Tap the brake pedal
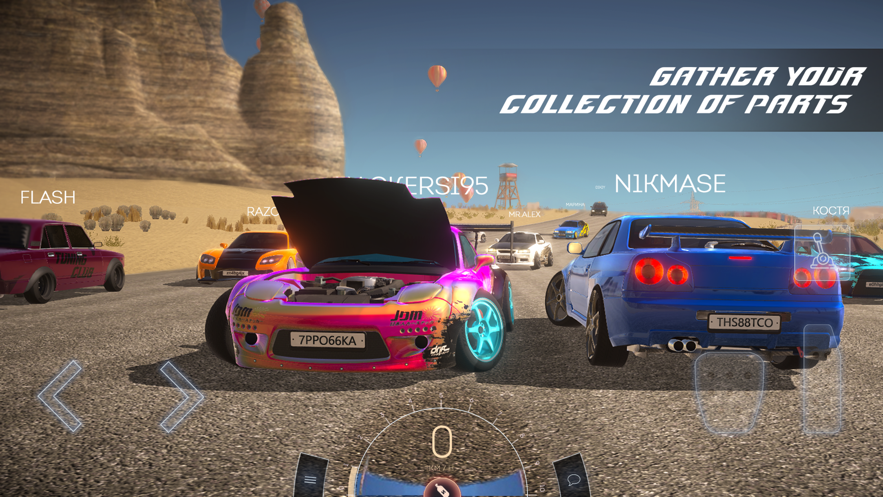 click(x=730, y=392)
